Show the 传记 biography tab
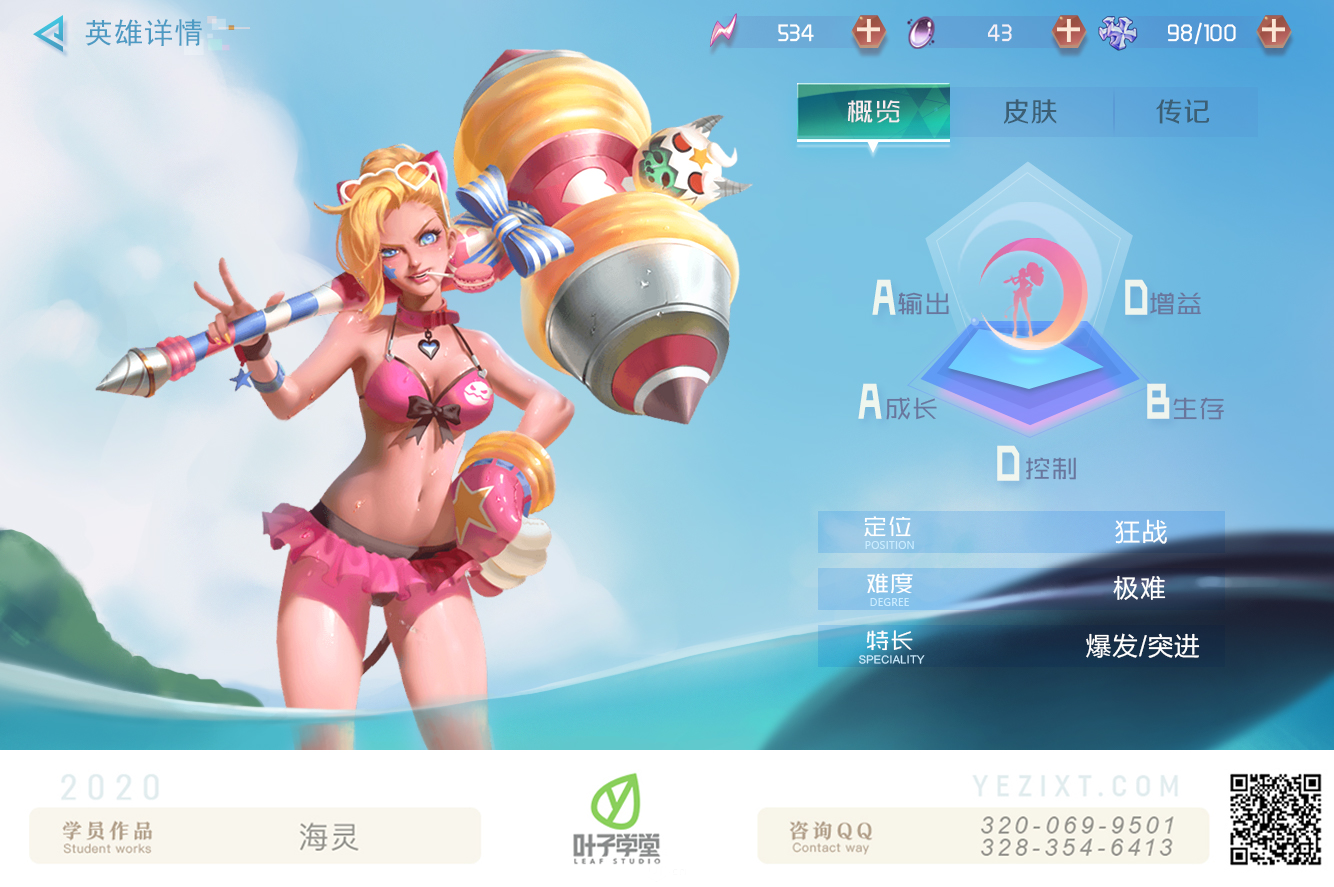This screenshot has width=1334, height=887. coord(1183,112)
